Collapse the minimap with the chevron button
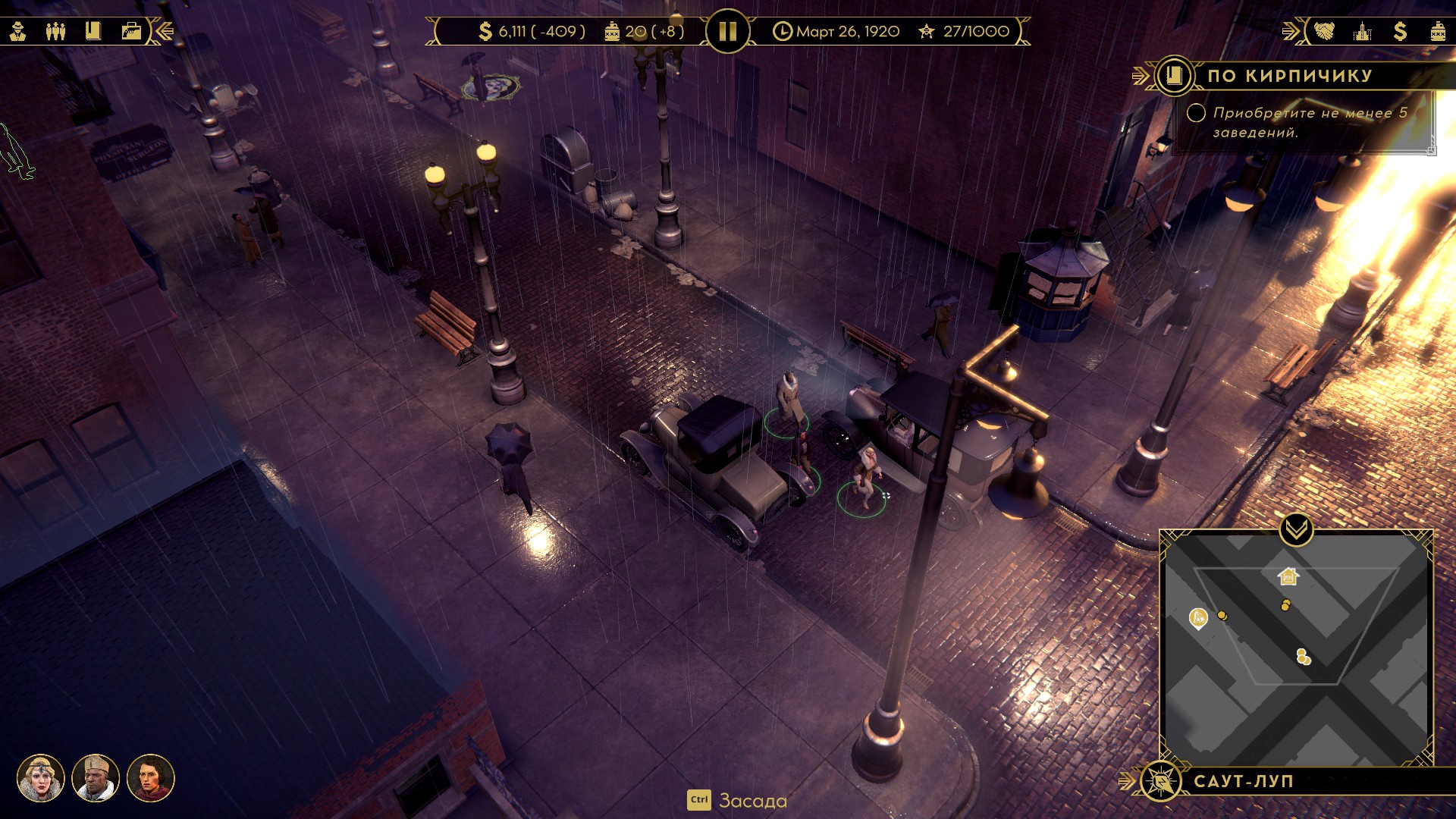 [1296, 529]
